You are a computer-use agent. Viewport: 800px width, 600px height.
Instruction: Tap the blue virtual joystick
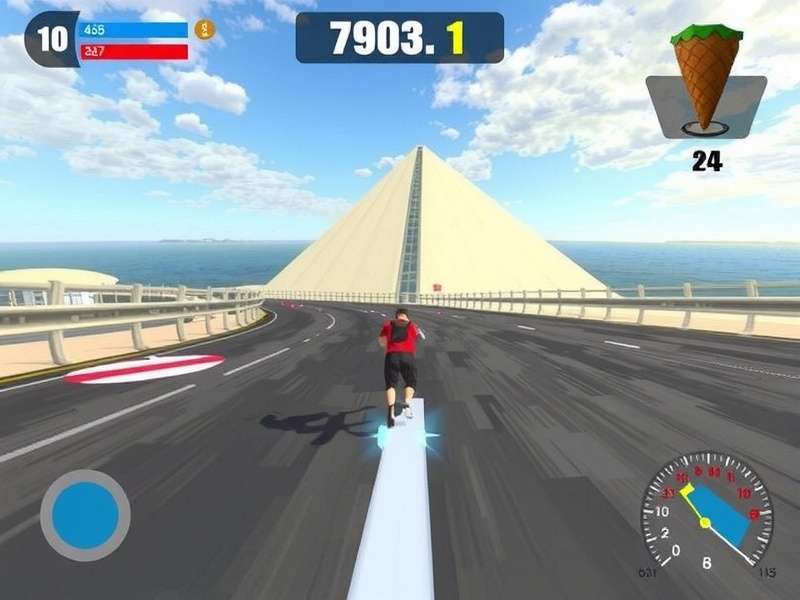[85, 515]
